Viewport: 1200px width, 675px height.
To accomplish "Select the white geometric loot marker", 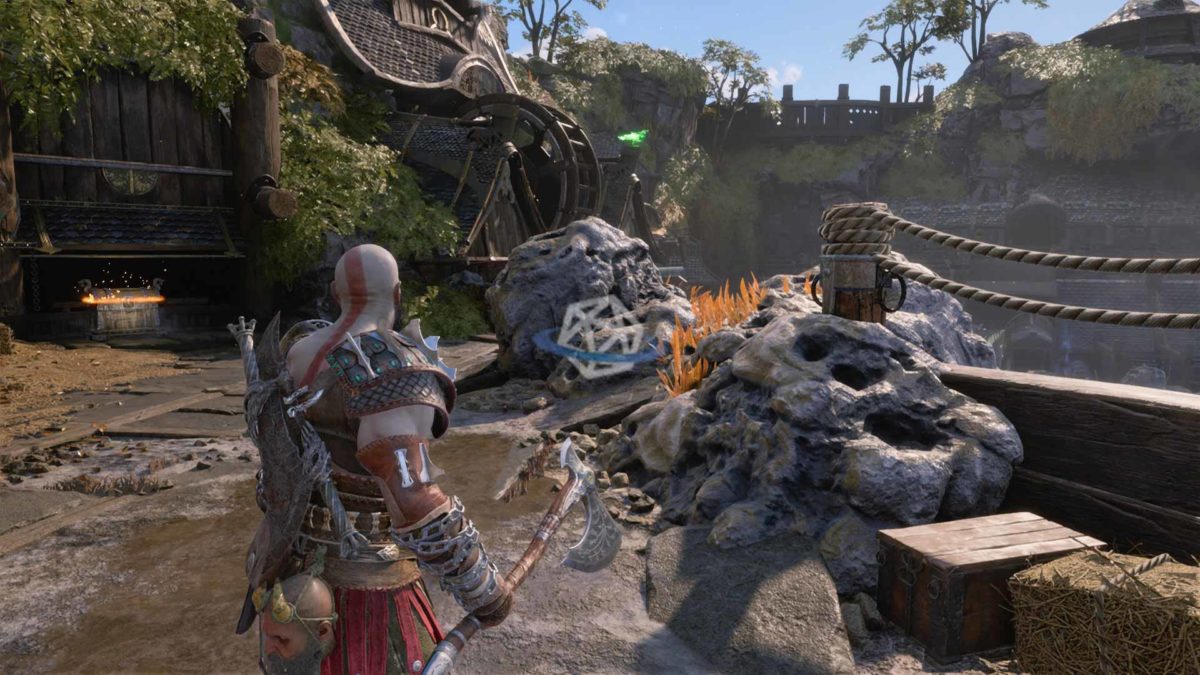I will click(597, 336).
